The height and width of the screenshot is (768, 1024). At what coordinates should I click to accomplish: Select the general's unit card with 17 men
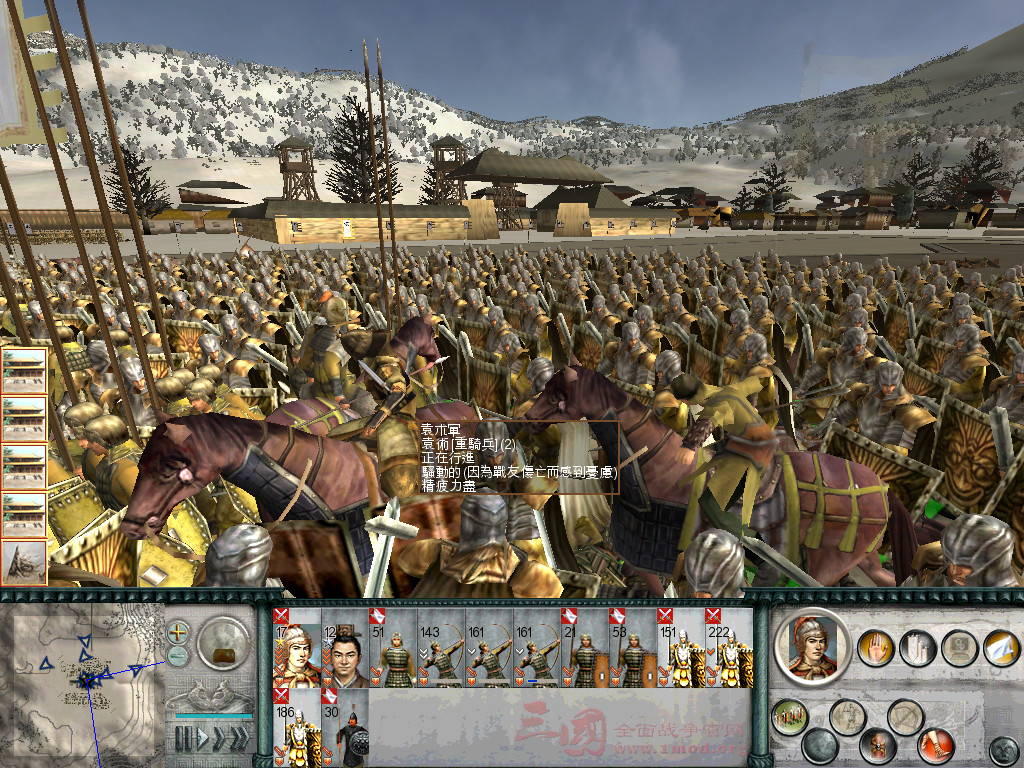tap(297, 650)
